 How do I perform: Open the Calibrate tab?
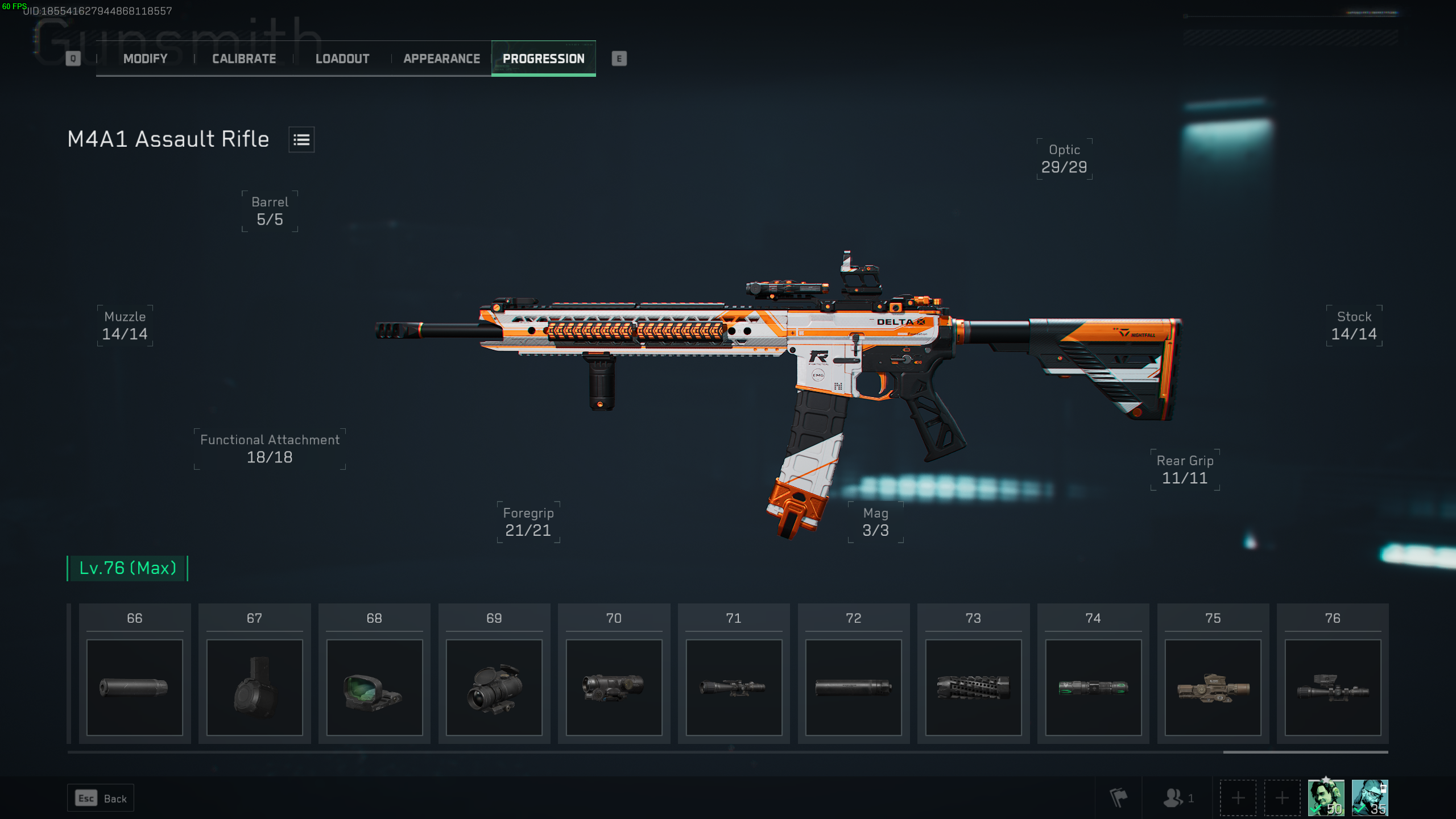tap(243, 58)
